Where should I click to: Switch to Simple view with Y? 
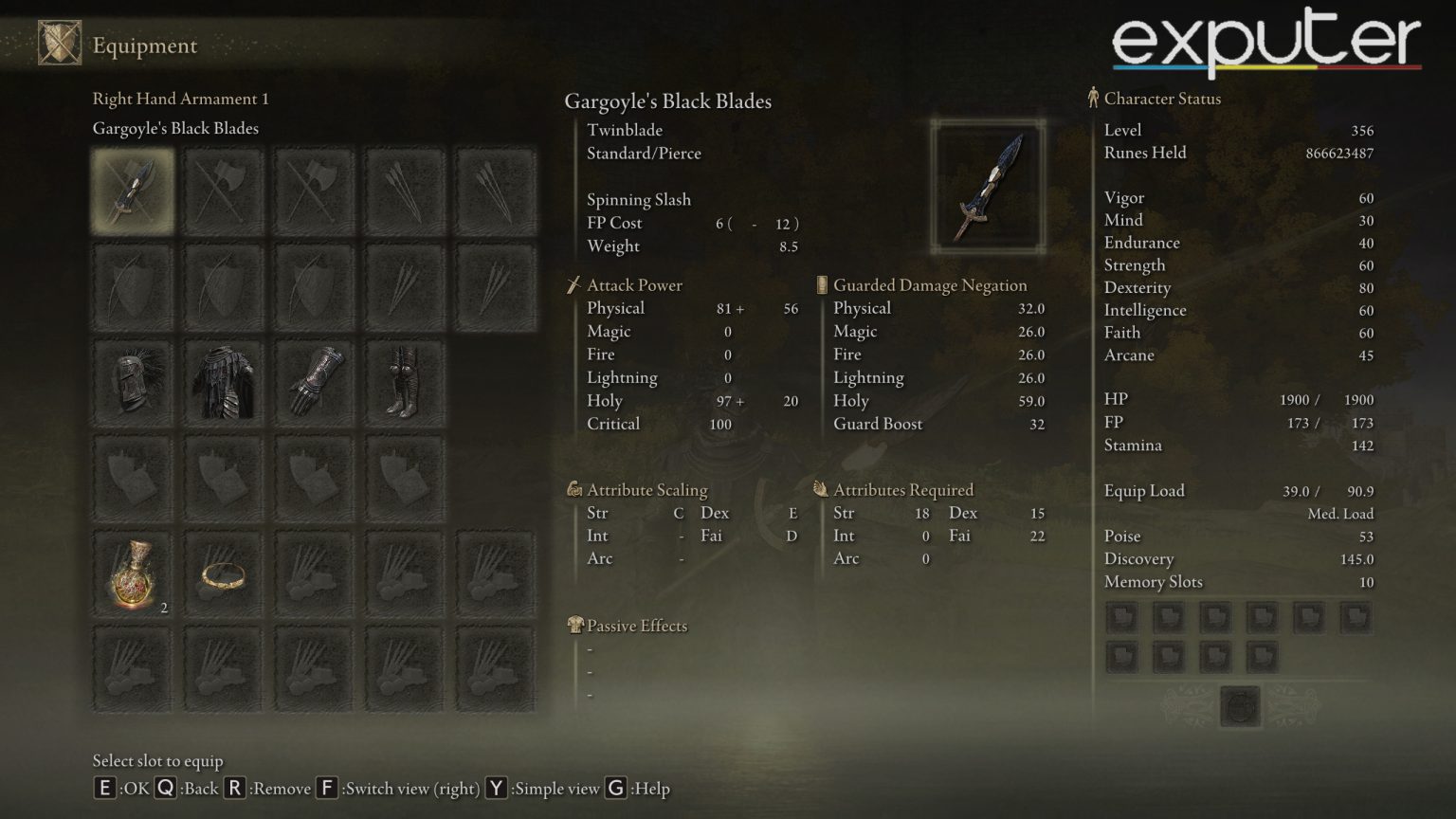pos(495,788)
